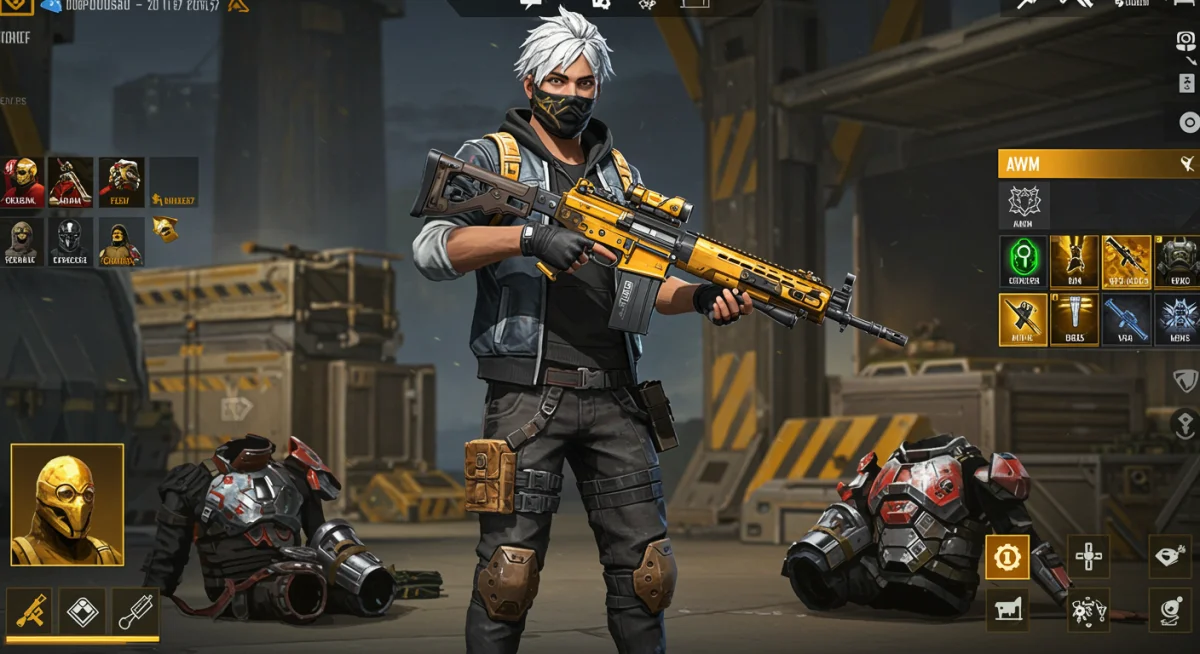
Task: Select the gold mask red hood character tile
Action: [x=24, y=182]
